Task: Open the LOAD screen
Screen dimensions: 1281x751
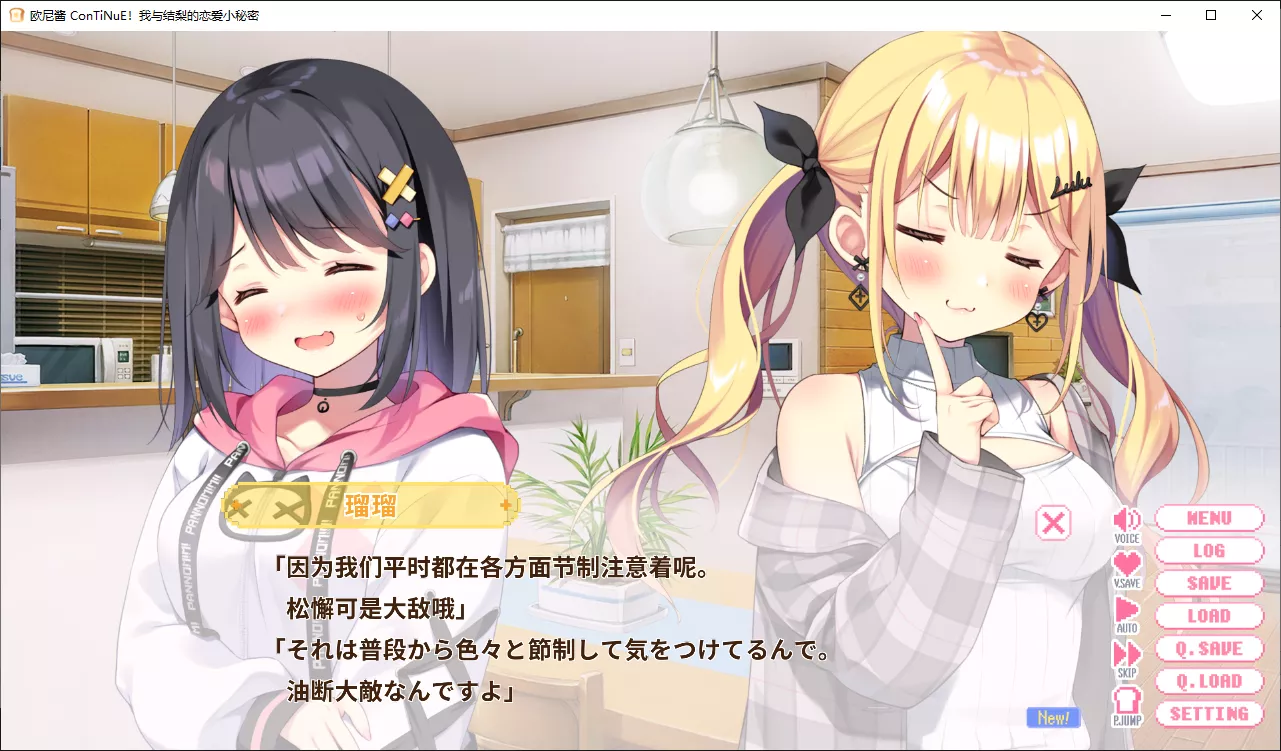Action: [1209, 616]
